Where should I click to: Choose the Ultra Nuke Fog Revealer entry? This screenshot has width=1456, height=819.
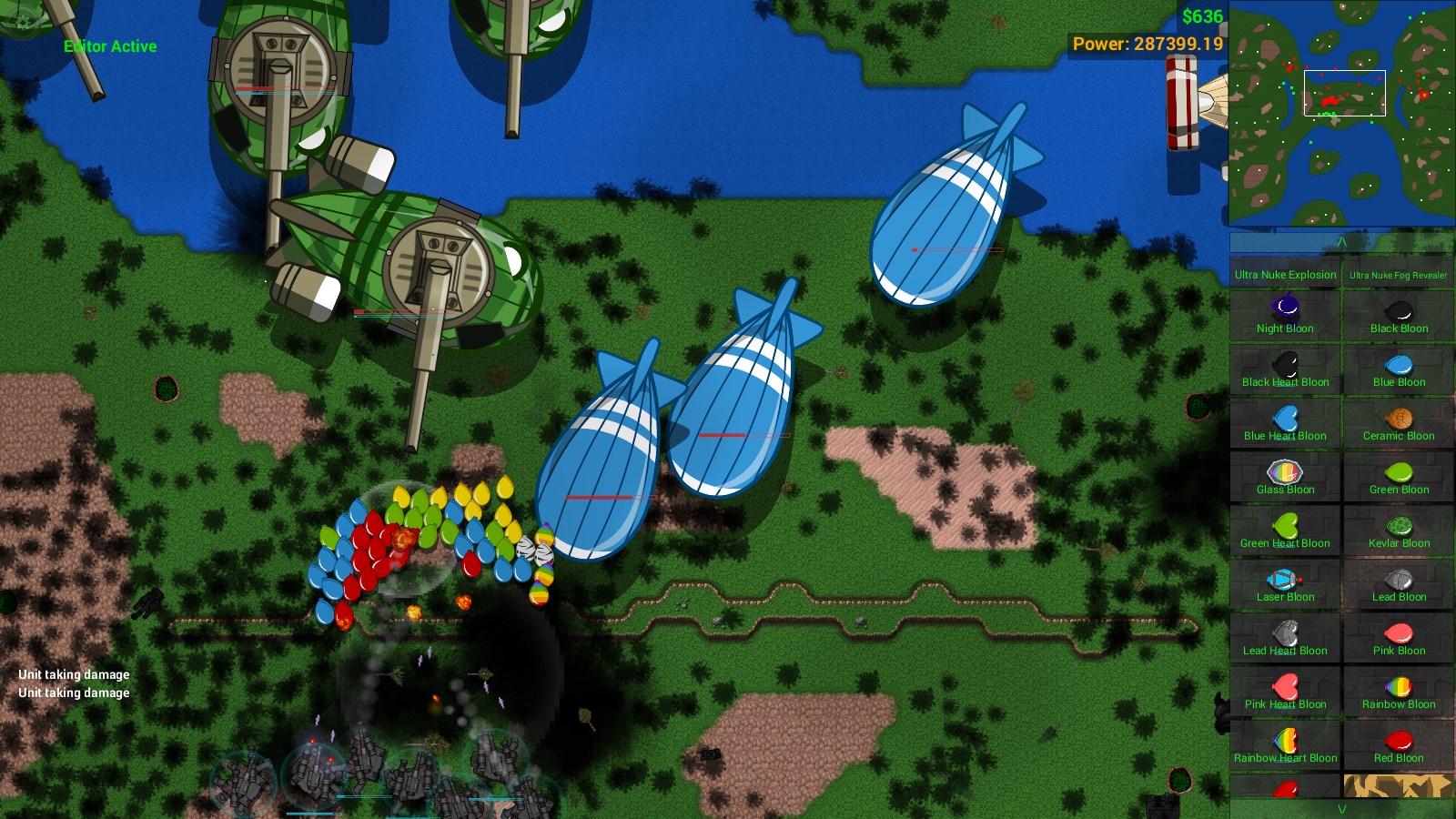point(1398,274)
